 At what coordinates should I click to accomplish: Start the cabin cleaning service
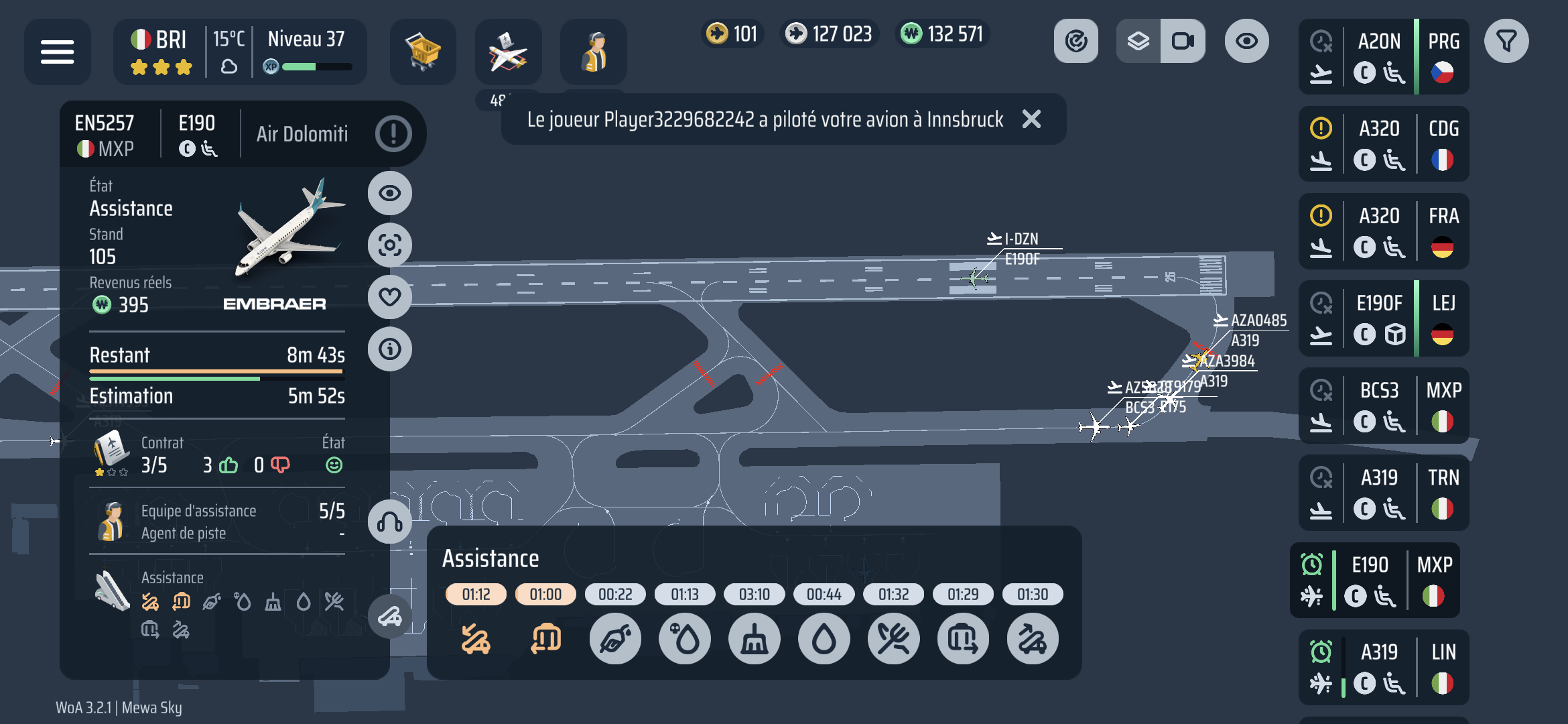(x=755, y=640)
